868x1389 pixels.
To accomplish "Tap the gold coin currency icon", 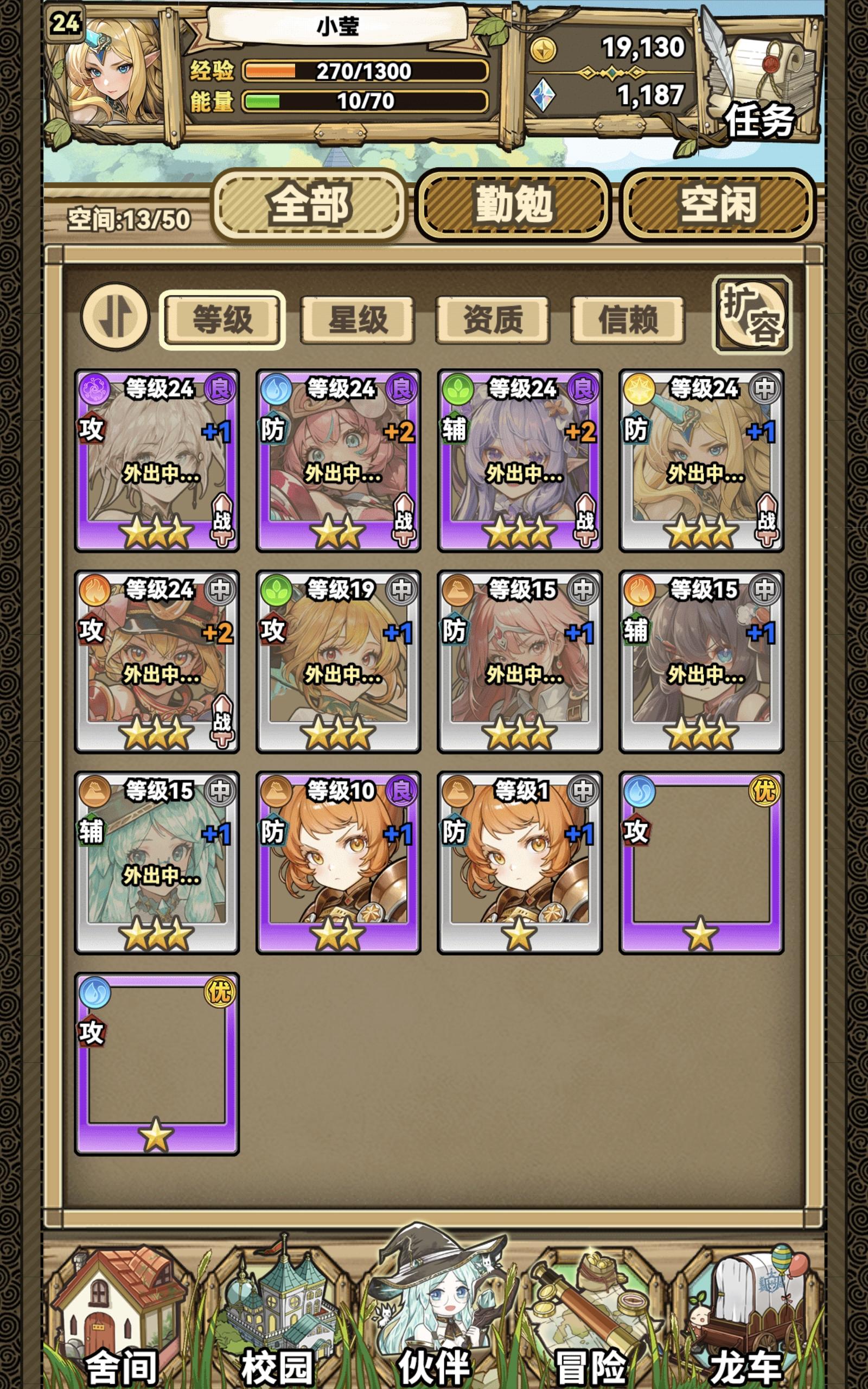I will 544,49.
